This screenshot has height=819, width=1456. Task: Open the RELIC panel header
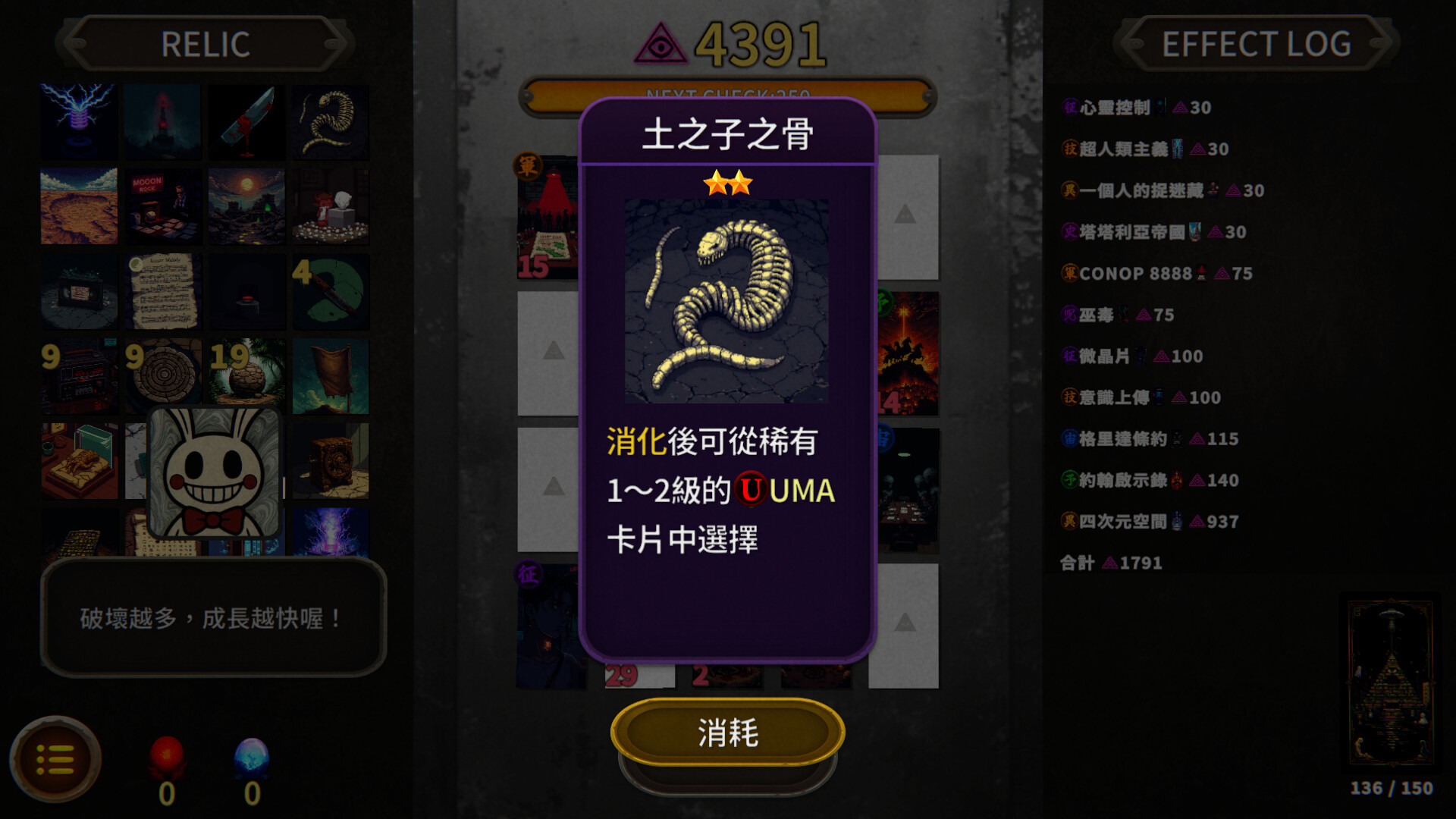[205, 43]
